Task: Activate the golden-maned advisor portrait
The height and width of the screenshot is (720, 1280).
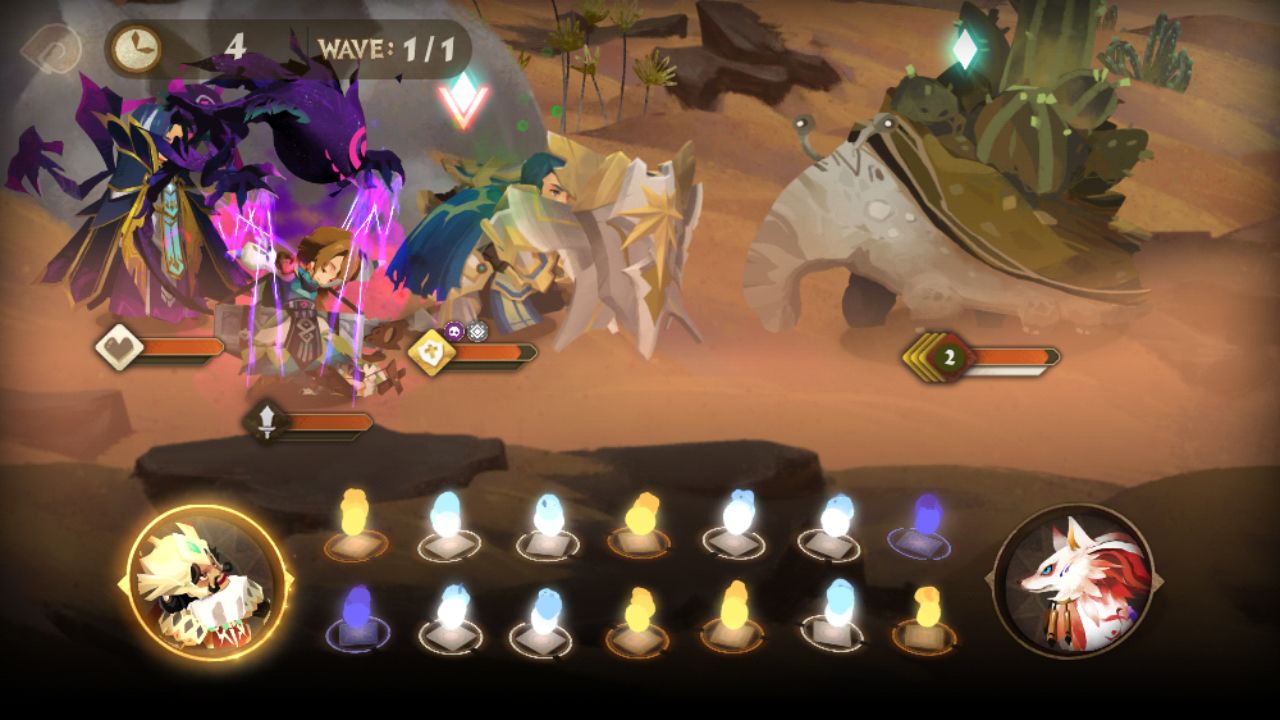Action: click(206, 583)
